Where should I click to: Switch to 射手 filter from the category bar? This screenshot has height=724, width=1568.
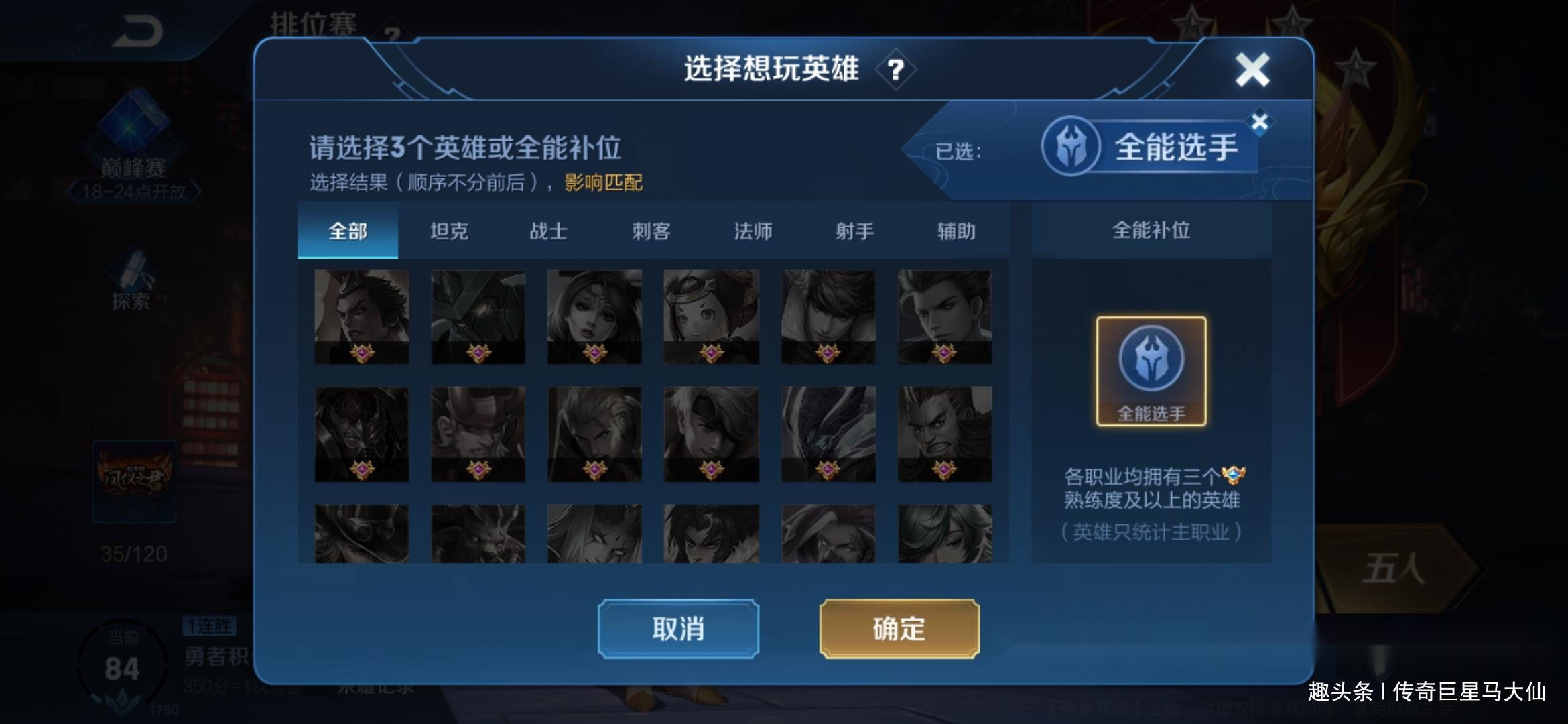coord(855,231)
